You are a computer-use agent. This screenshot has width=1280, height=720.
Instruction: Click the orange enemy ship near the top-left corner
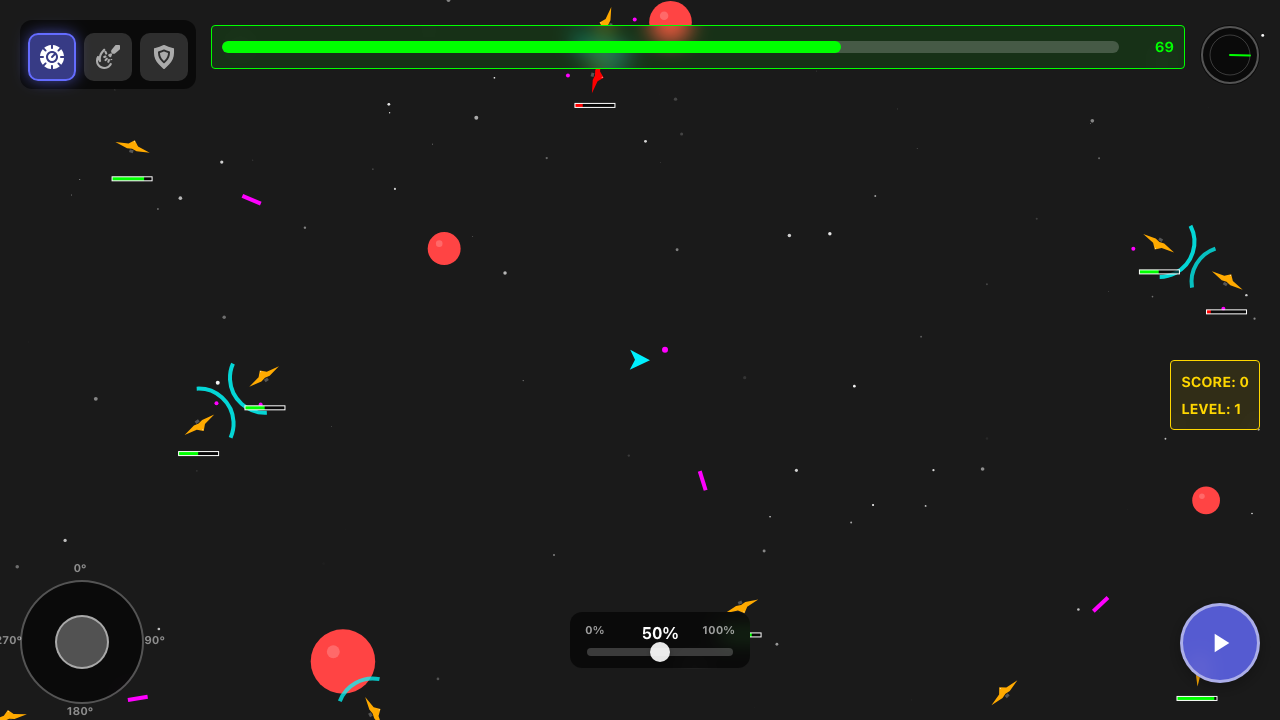click(x=131, y=146)
